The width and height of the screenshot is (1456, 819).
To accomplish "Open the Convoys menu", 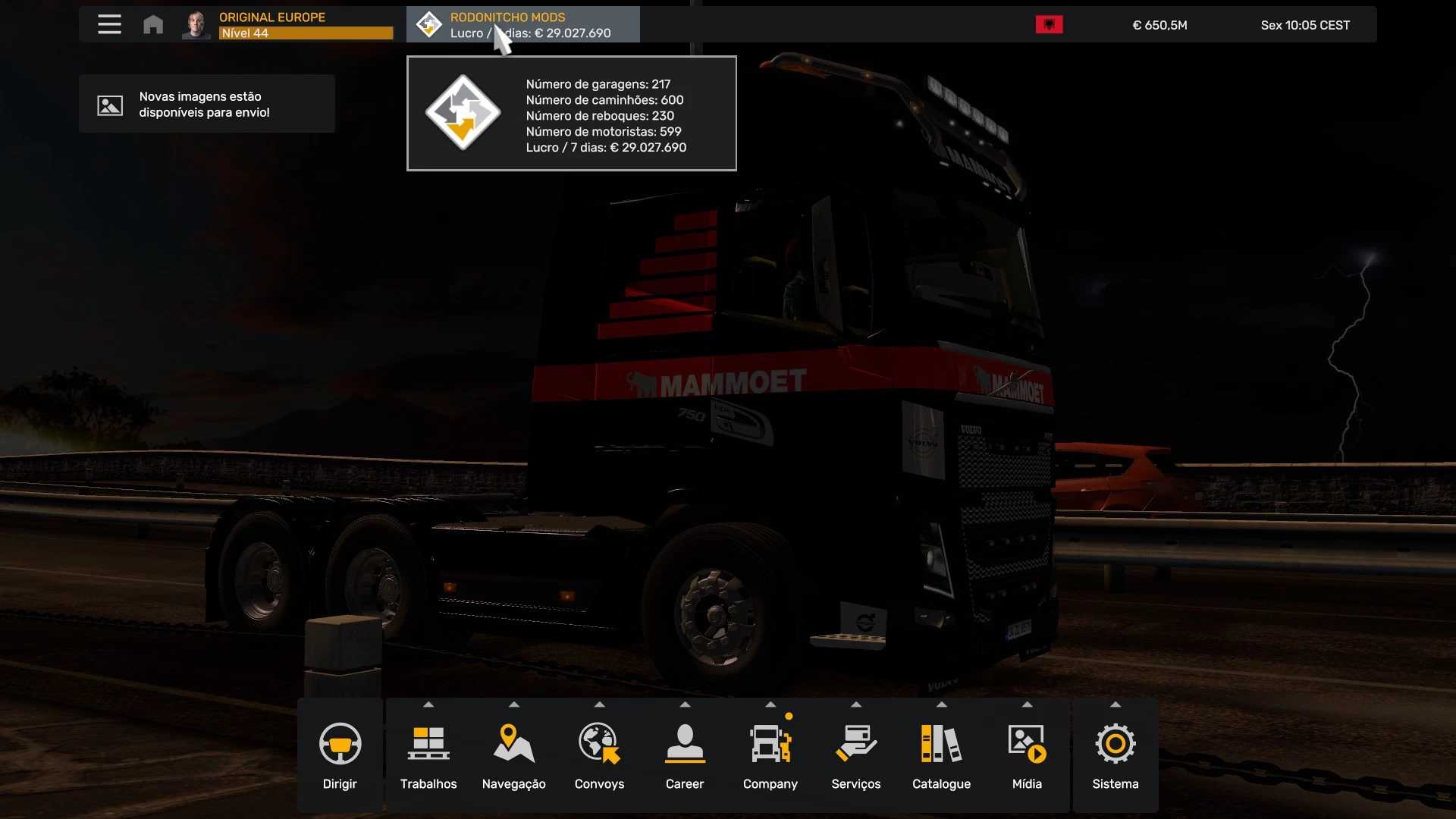I will [599, 755].
